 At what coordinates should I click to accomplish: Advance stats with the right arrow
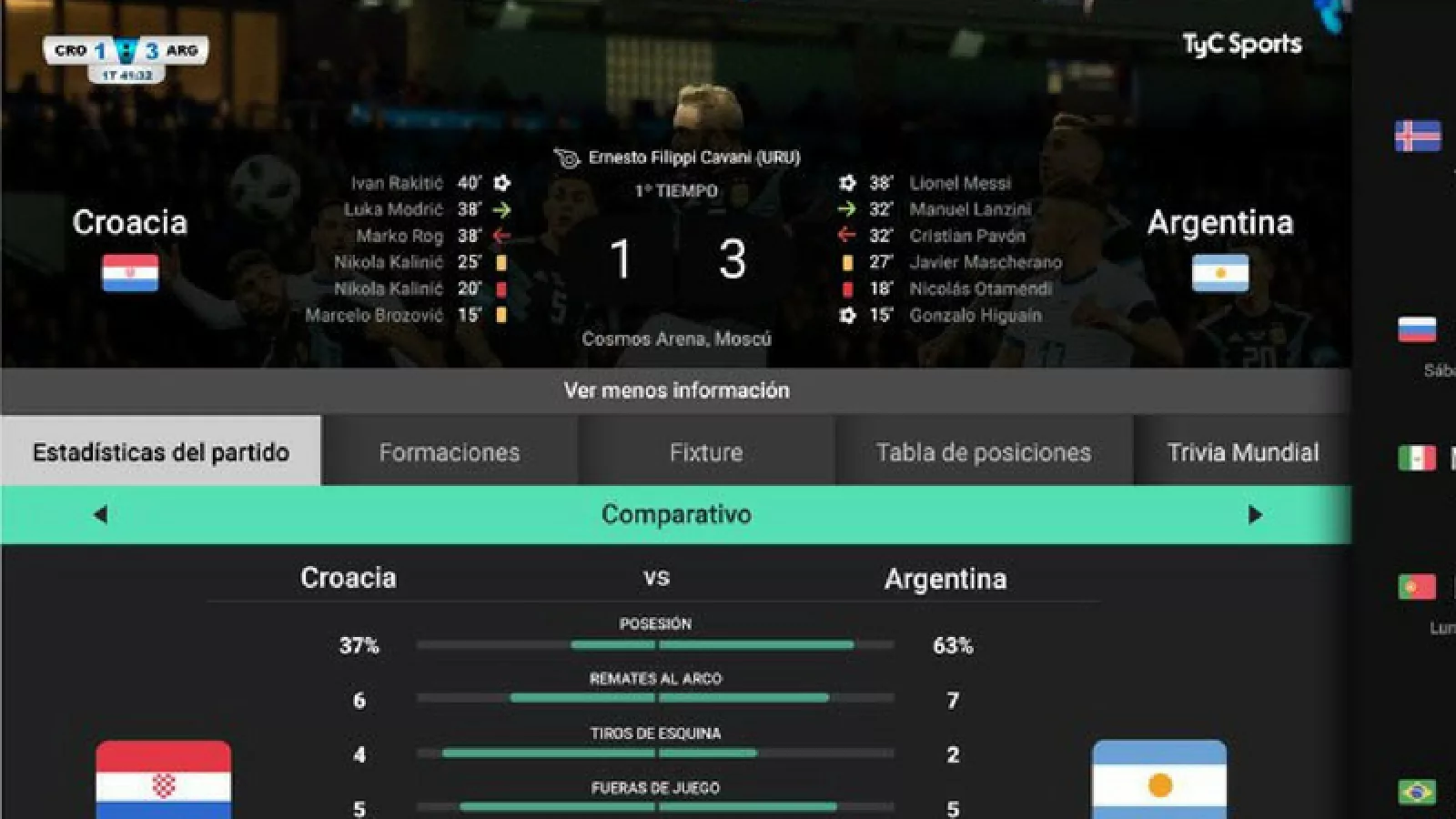point(1255,515)
